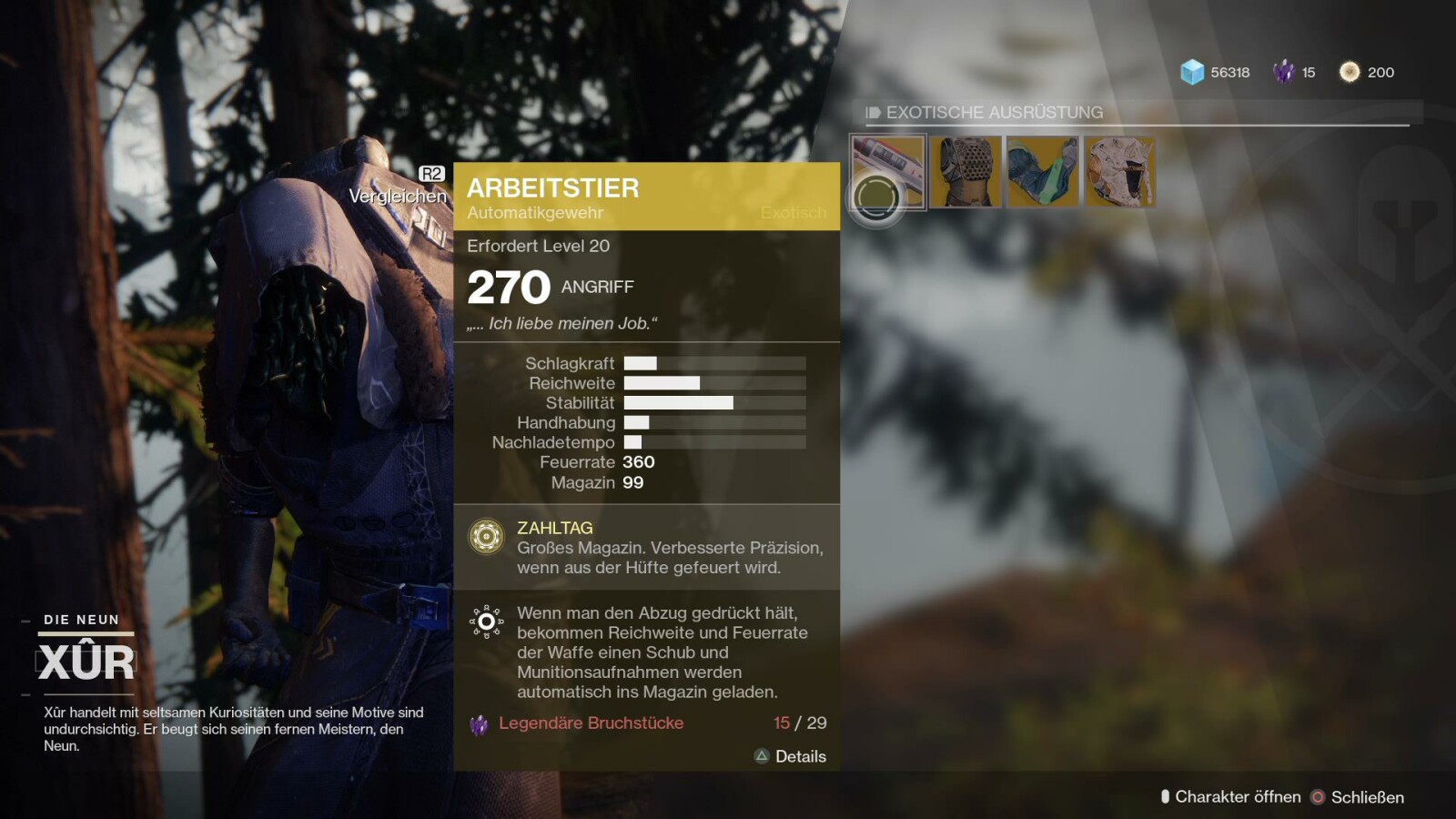This screenshot has height=819, width=1456.
Task: Pick the blue and green exotic gauntlets
Action: coord(1043,172)
